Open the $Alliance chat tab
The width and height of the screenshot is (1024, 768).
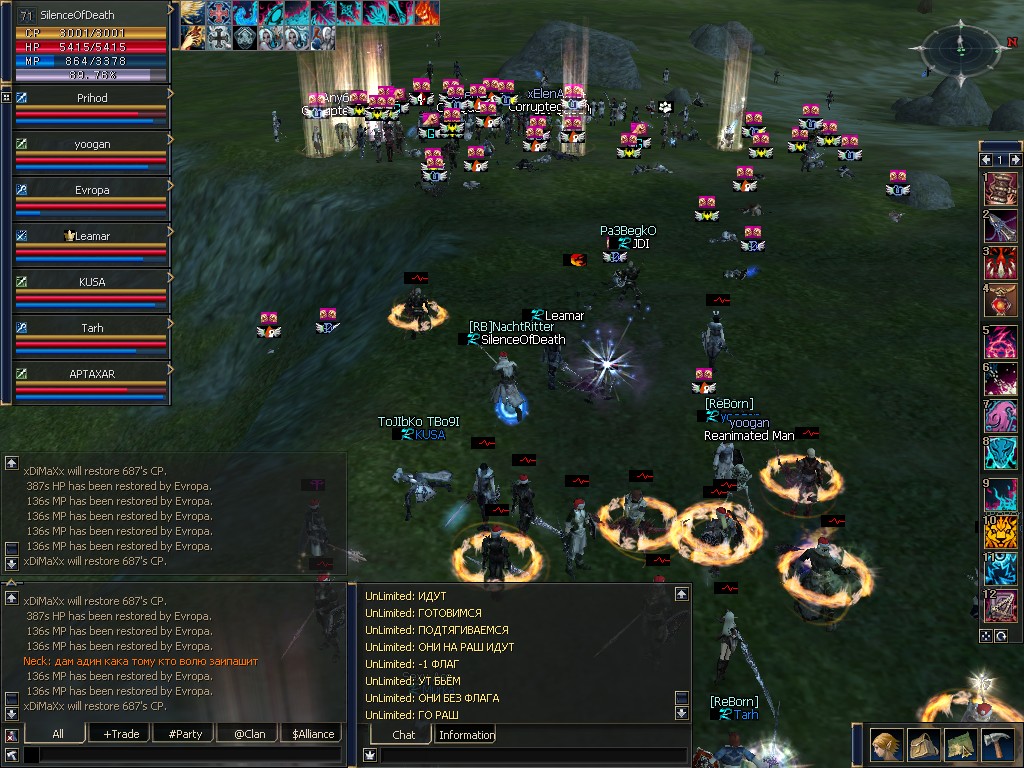pyautogui.click(x=313, y=734)
